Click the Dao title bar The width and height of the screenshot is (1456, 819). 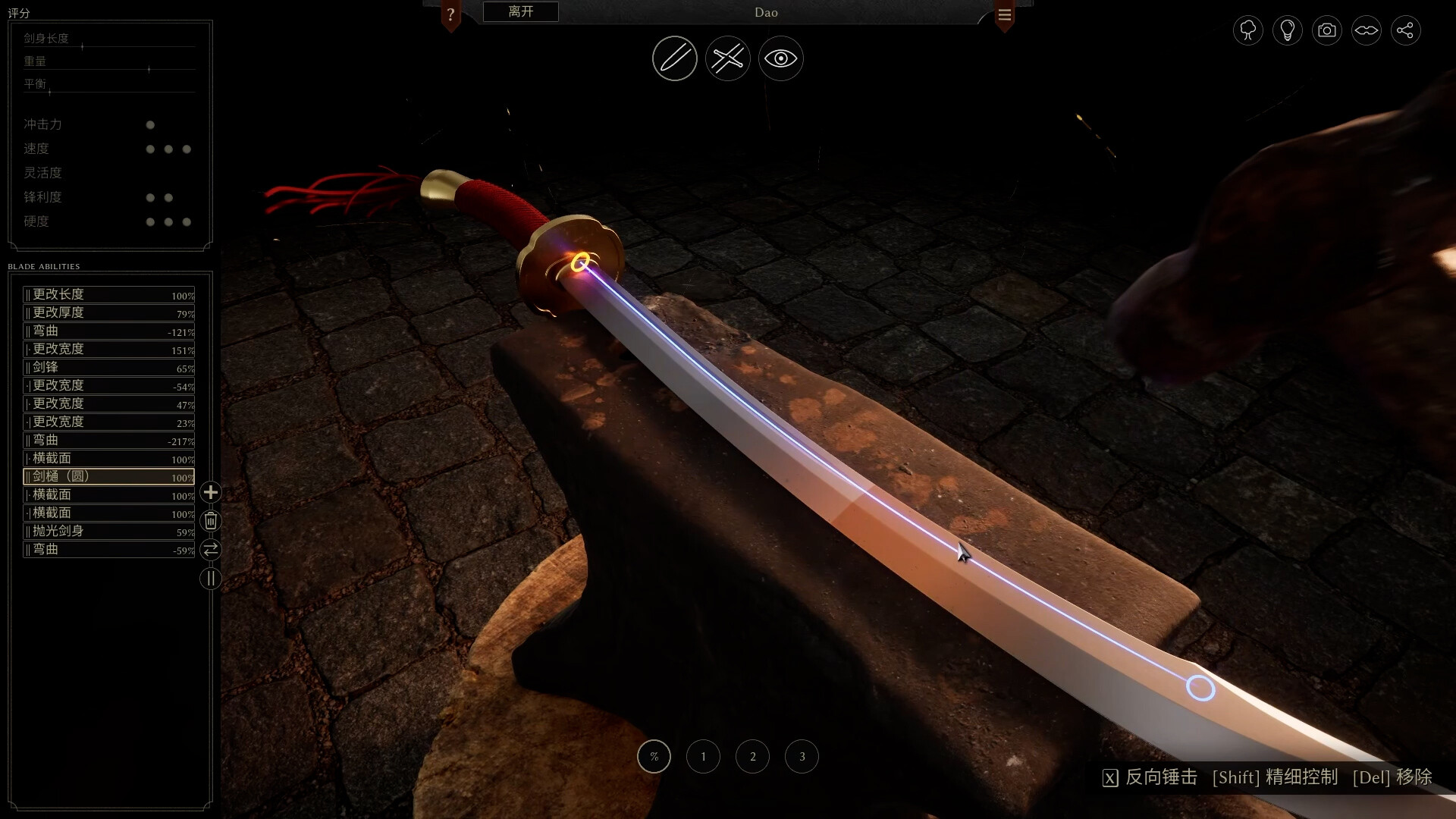tap(764, 12)
